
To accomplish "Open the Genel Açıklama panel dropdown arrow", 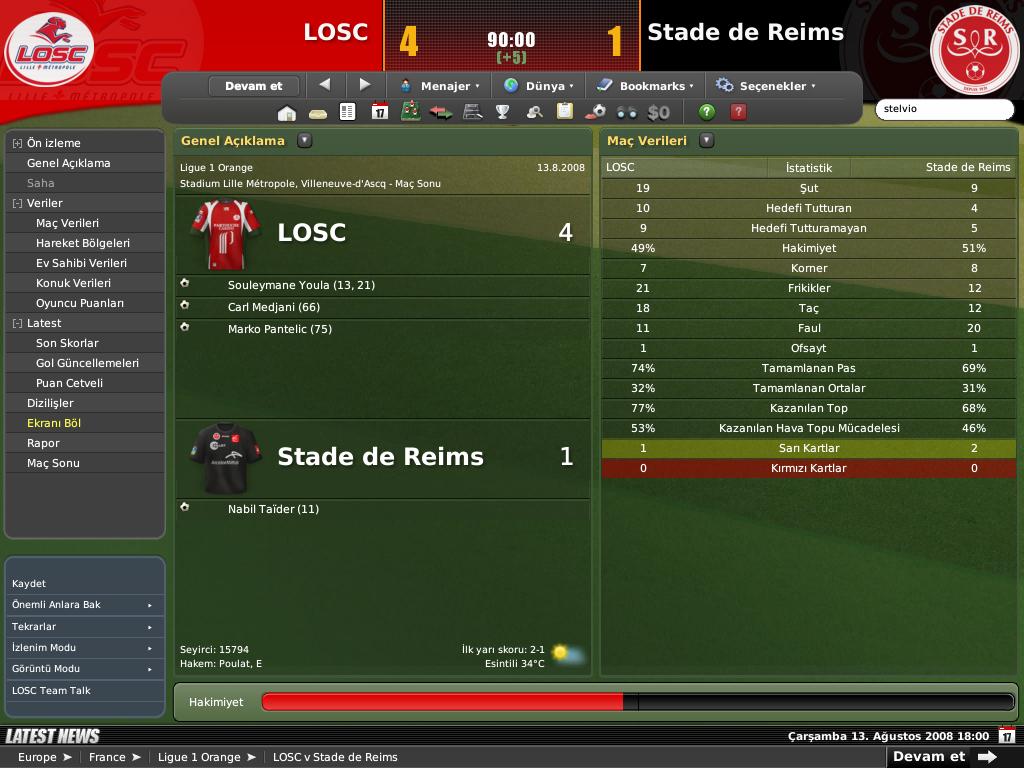I will click(x=305, y=141).
